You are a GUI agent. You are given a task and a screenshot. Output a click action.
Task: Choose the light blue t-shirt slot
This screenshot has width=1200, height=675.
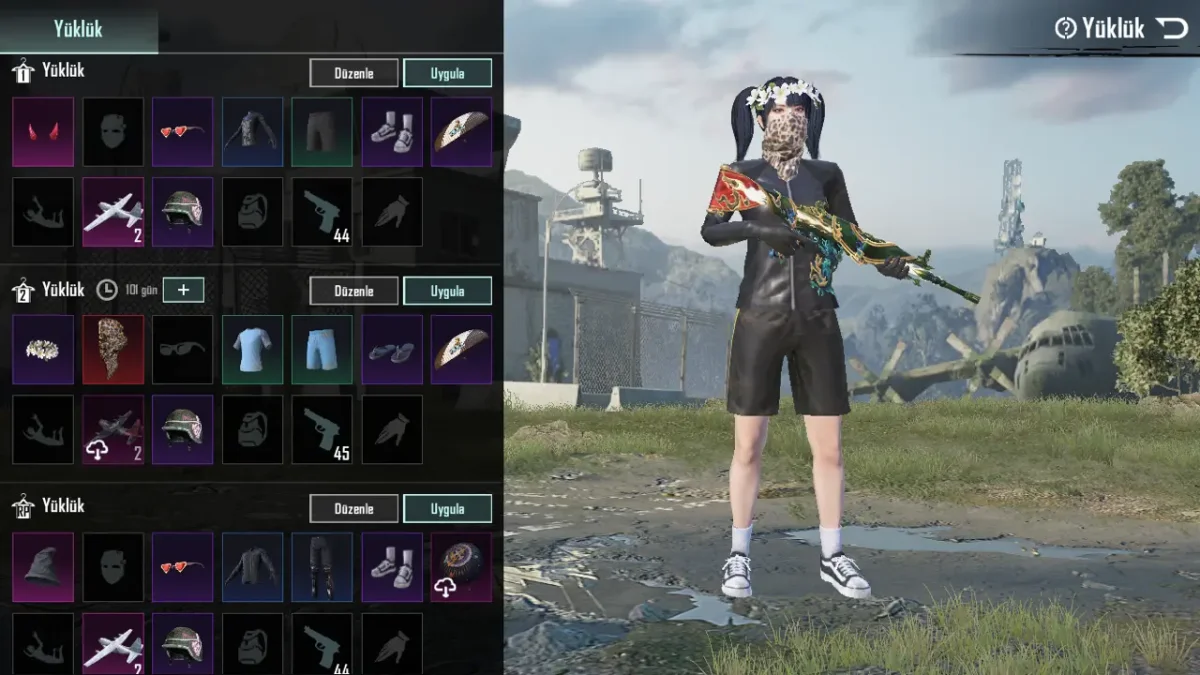[252, 350]
